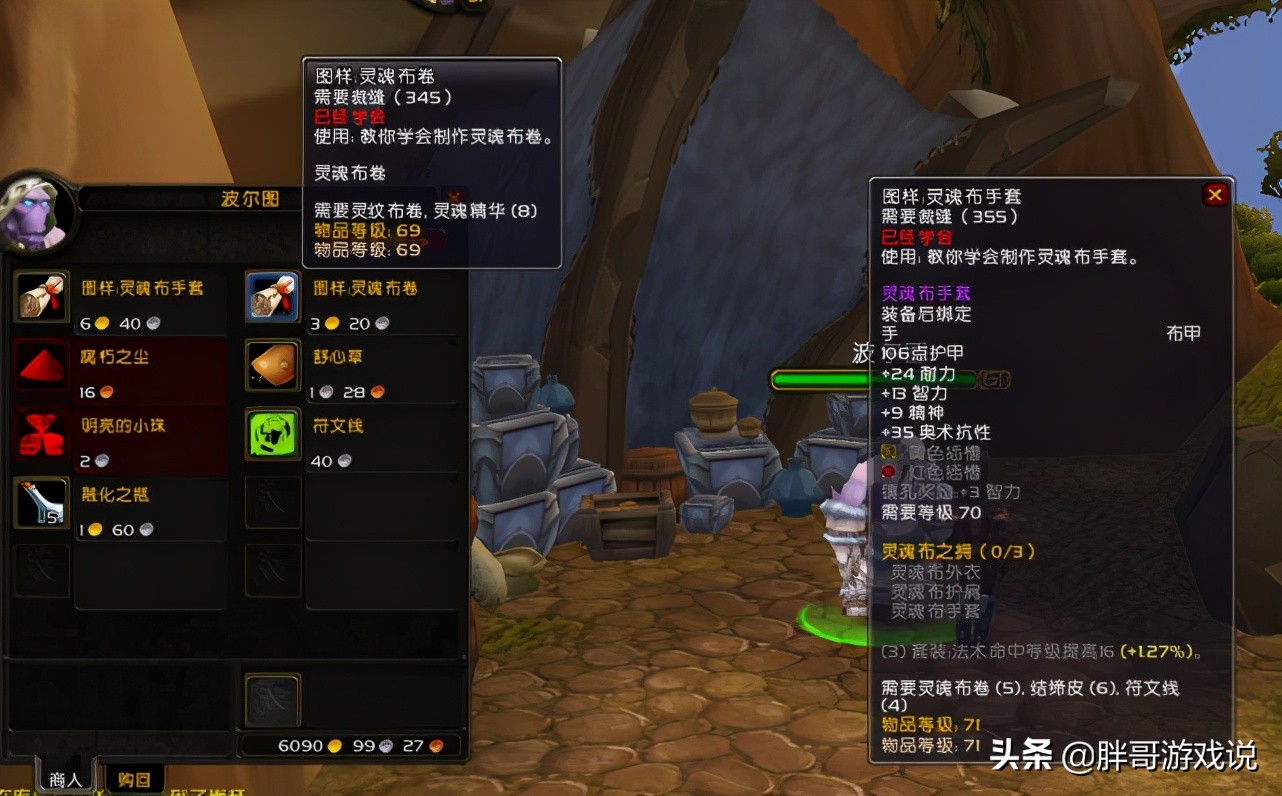Click the 明亮的小珠 item icon
This screenshot has height=796, width=1282.
coord(40,435)
